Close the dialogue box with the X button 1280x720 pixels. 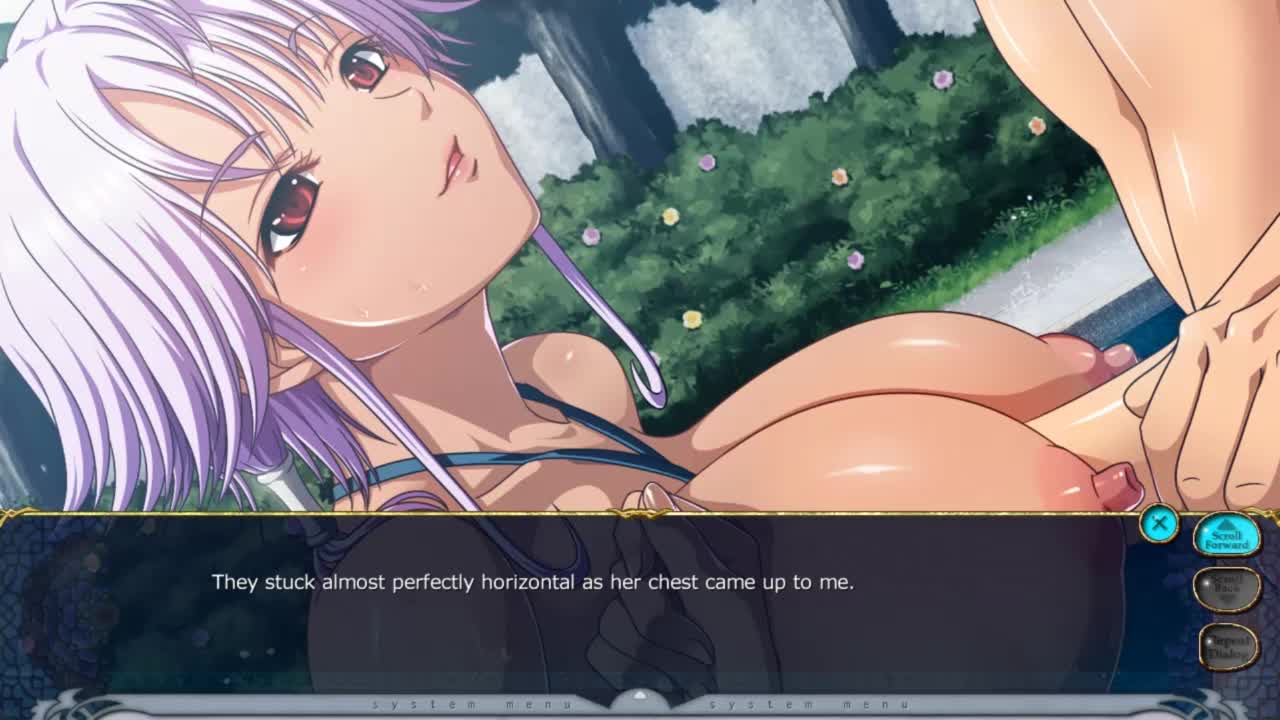[x=1159, y=523]
